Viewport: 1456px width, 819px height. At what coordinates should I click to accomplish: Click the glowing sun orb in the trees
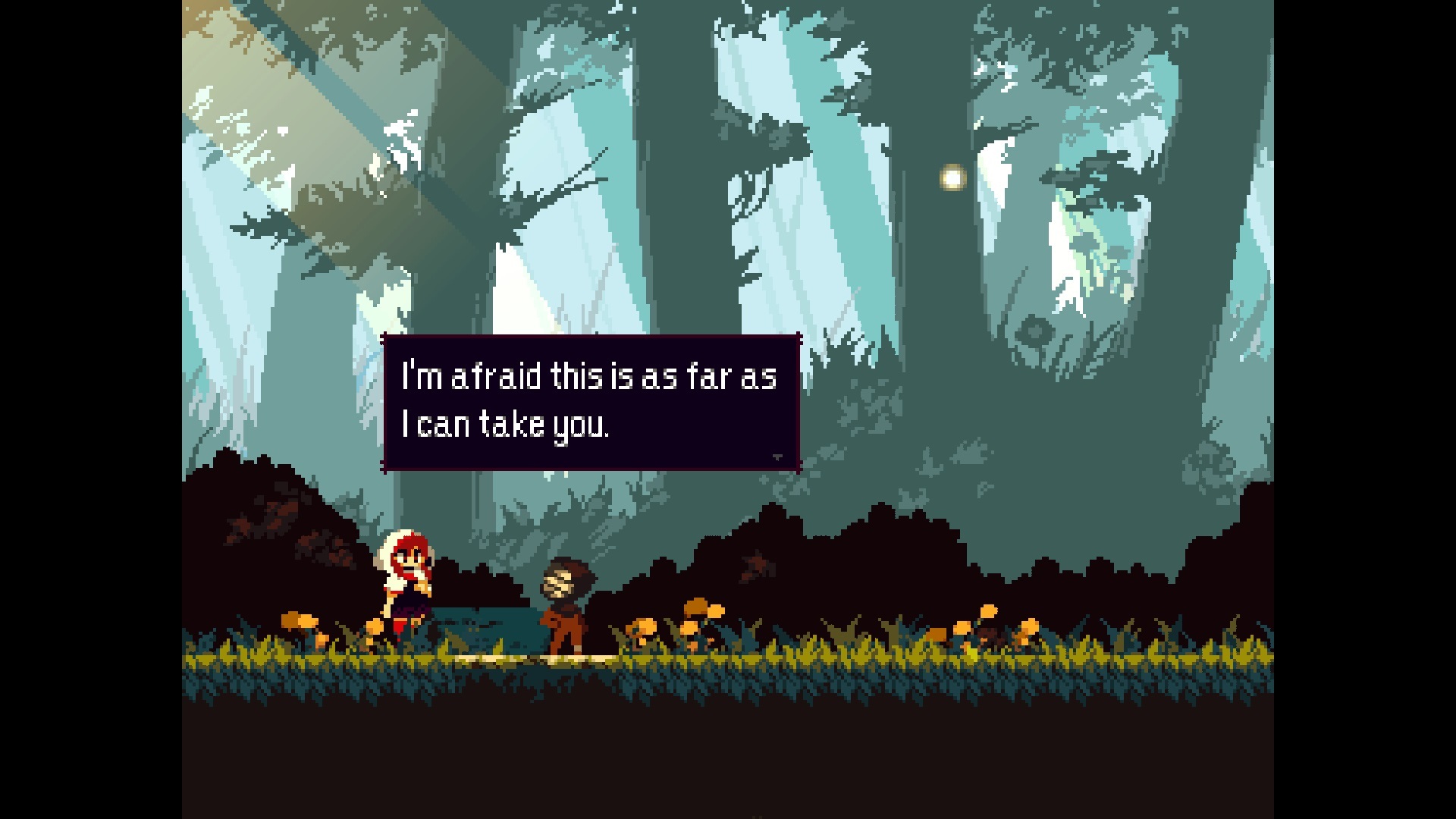tap(949, 178)
